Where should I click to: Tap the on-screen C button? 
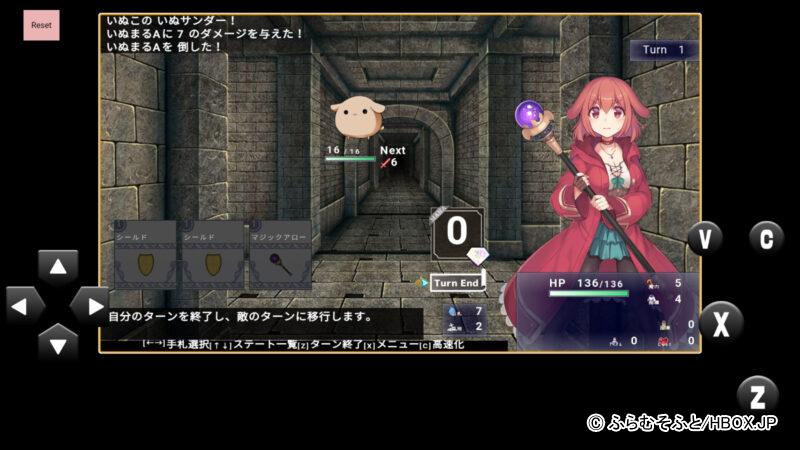[x=766, y=238]
